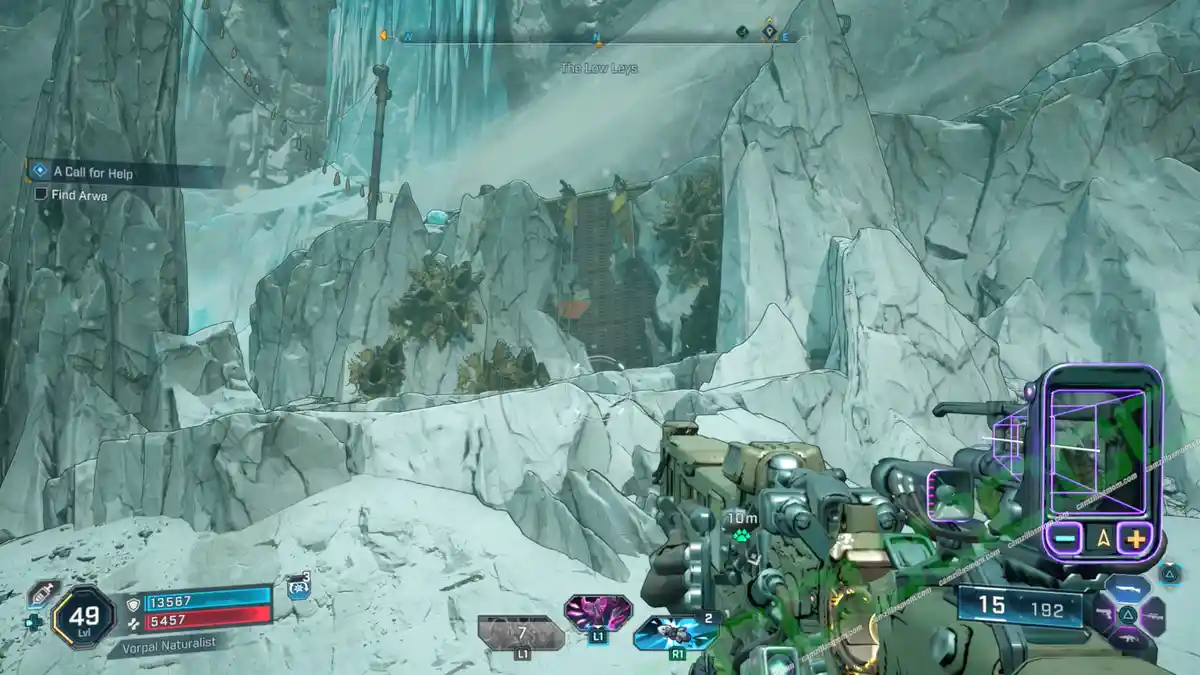The width and height of the screenshot is (1200, 675).
Task: Open the level 49 character badge
Action: [x=83, y=615]
